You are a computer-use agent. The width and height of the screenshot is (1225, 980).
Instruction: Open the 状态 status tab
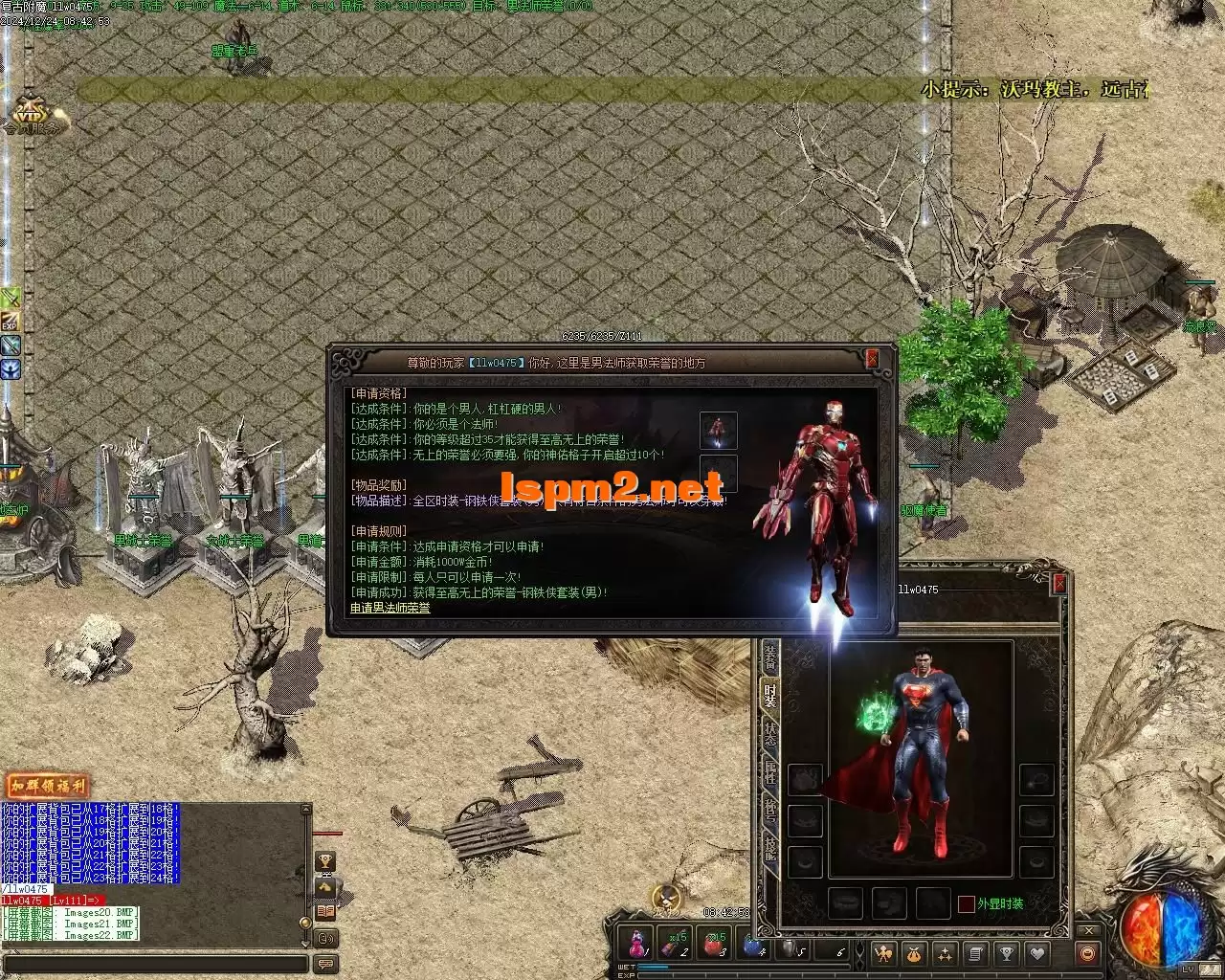click(770, 735)
